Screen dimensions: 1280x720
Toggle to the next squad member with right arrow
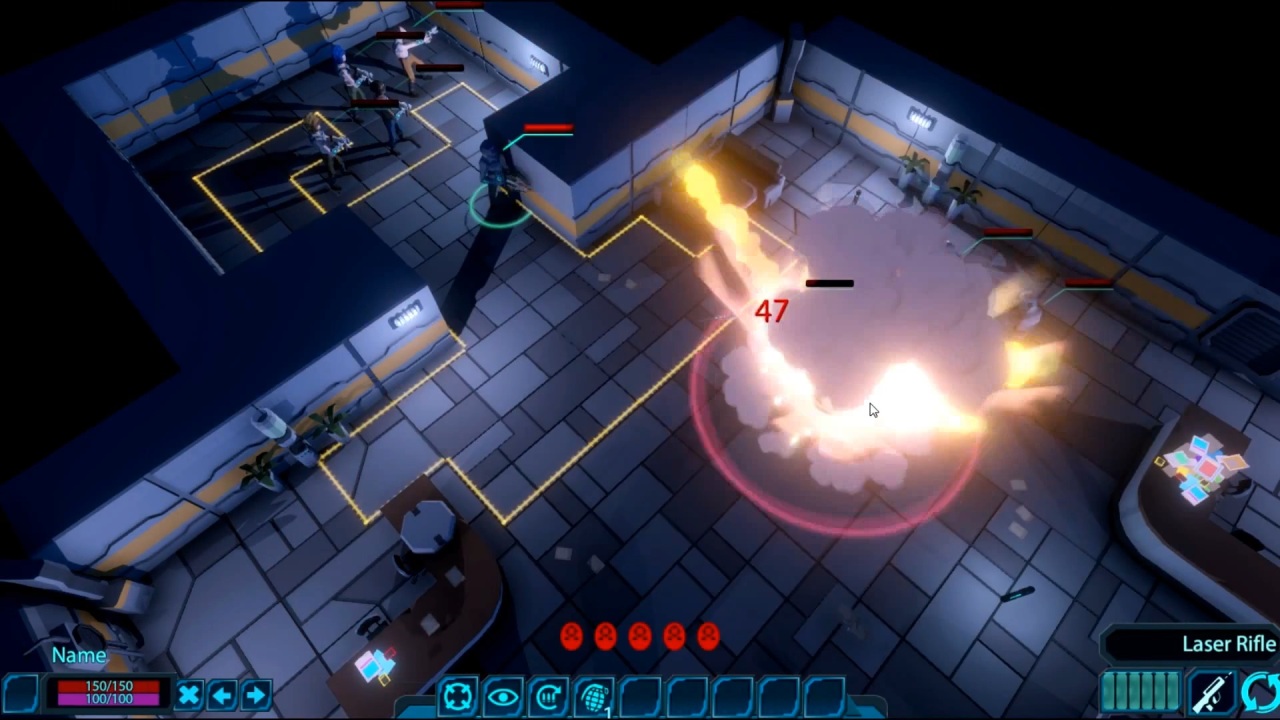tap(256, 694)
